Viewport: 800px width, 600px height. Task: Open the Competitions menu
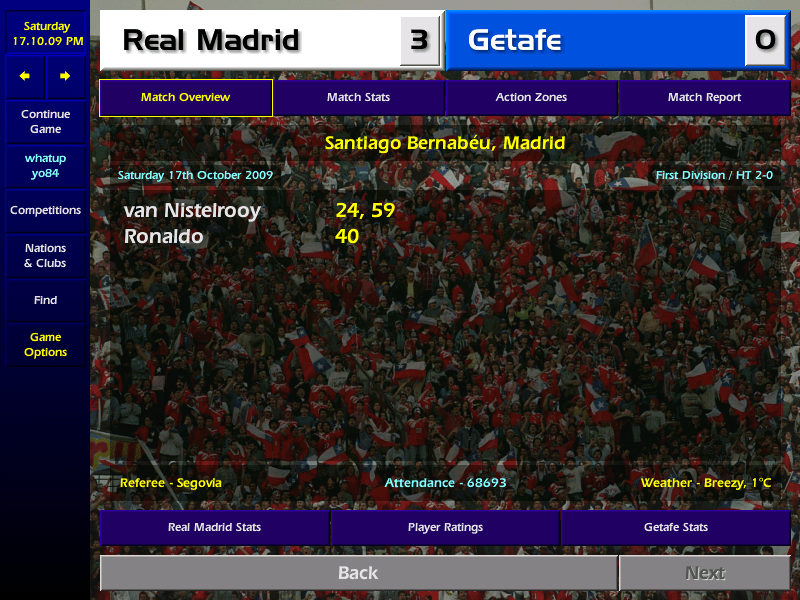(45, 211)
